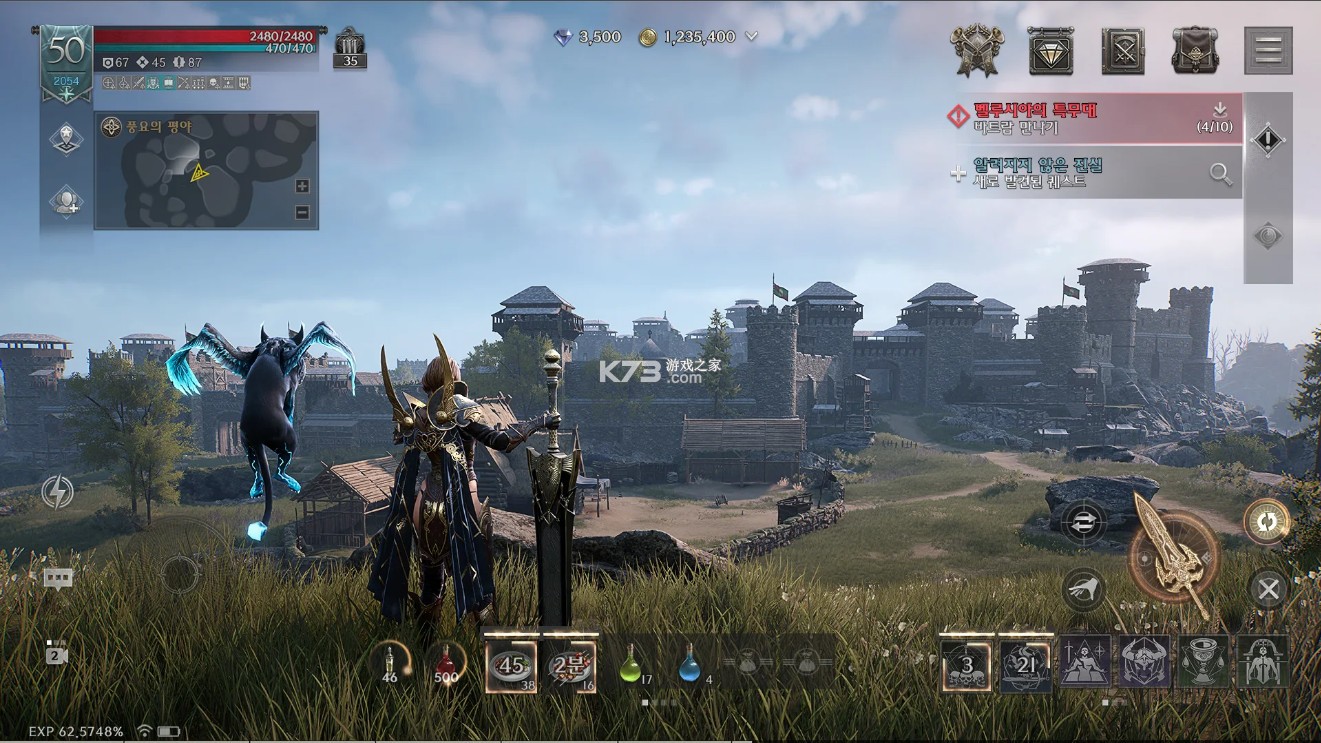
Task: Use the blue potion with 4 remaining
Action: [689, 664]
